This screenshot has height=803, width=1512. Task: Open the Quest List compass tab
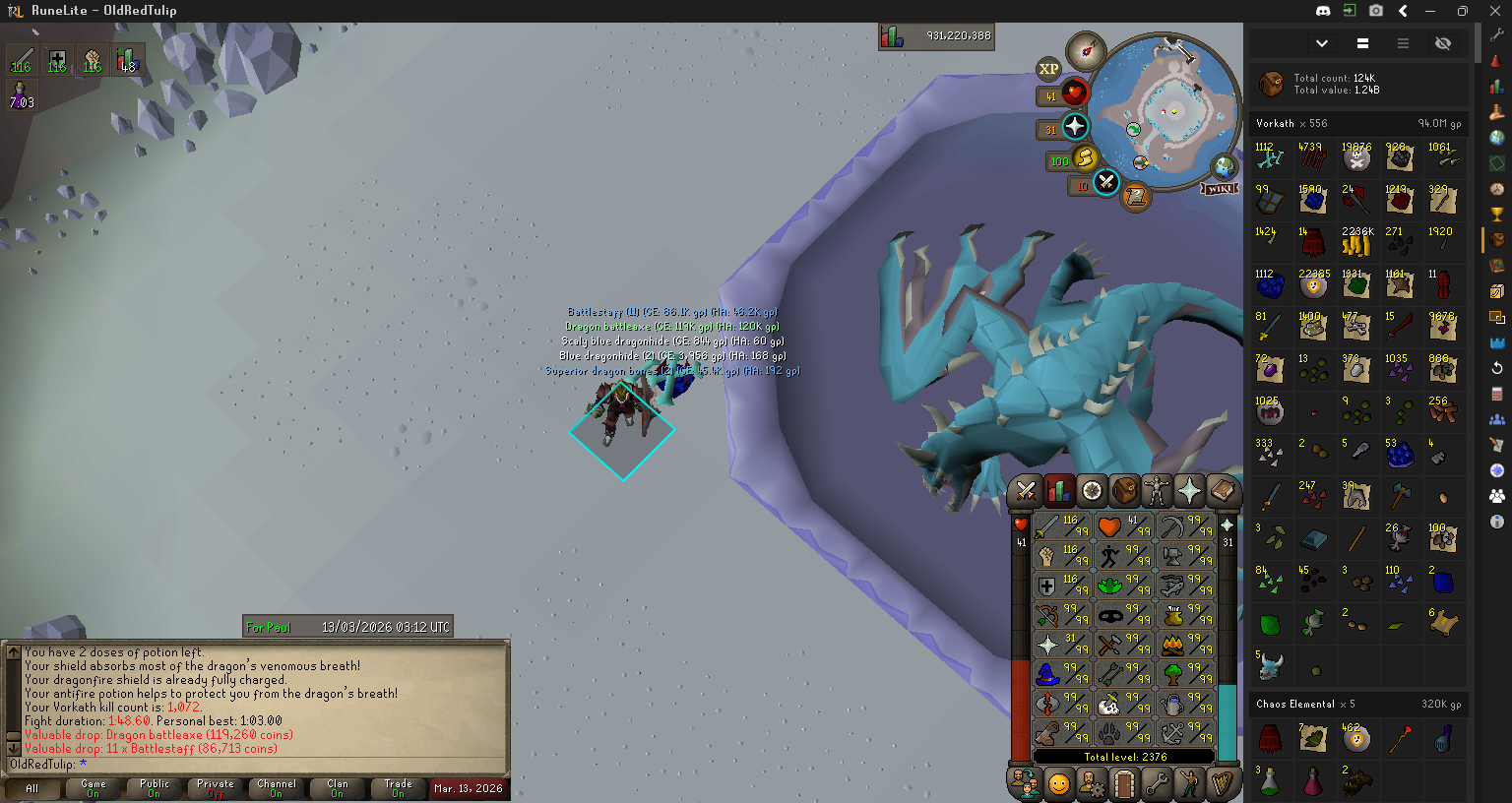(x=1091, y=490)
